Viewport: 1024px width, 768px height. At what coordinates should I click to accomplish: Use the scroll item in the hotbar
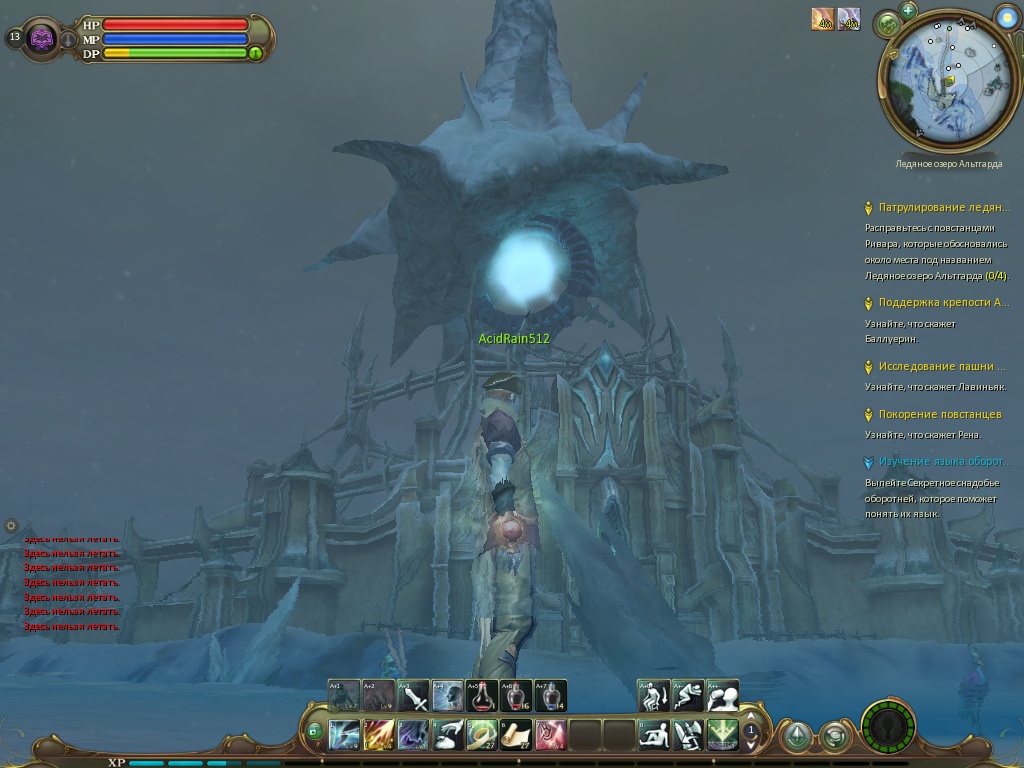[x=516, y=735]
